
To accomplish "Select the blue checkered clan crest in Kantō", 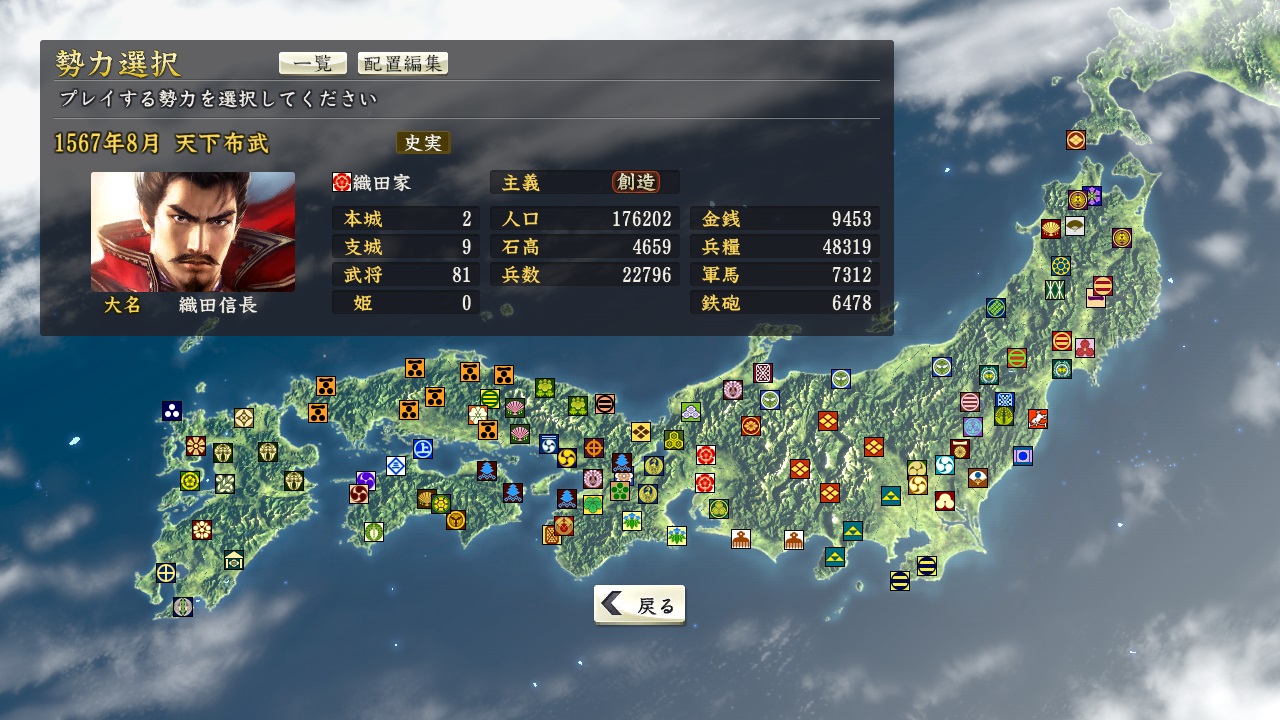I will pos(1006,399).
